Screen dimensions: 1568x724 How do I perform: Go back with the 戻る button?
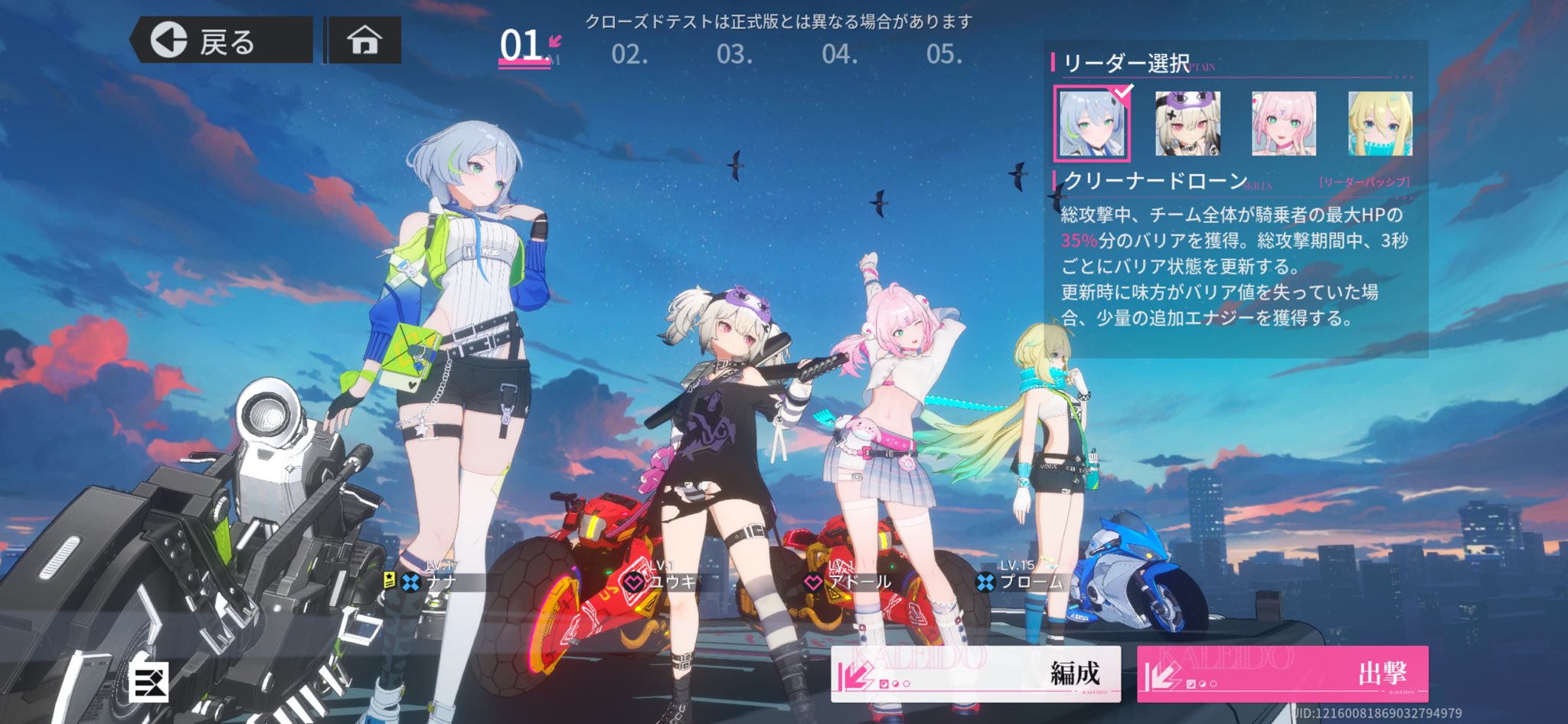coord(222,41)
